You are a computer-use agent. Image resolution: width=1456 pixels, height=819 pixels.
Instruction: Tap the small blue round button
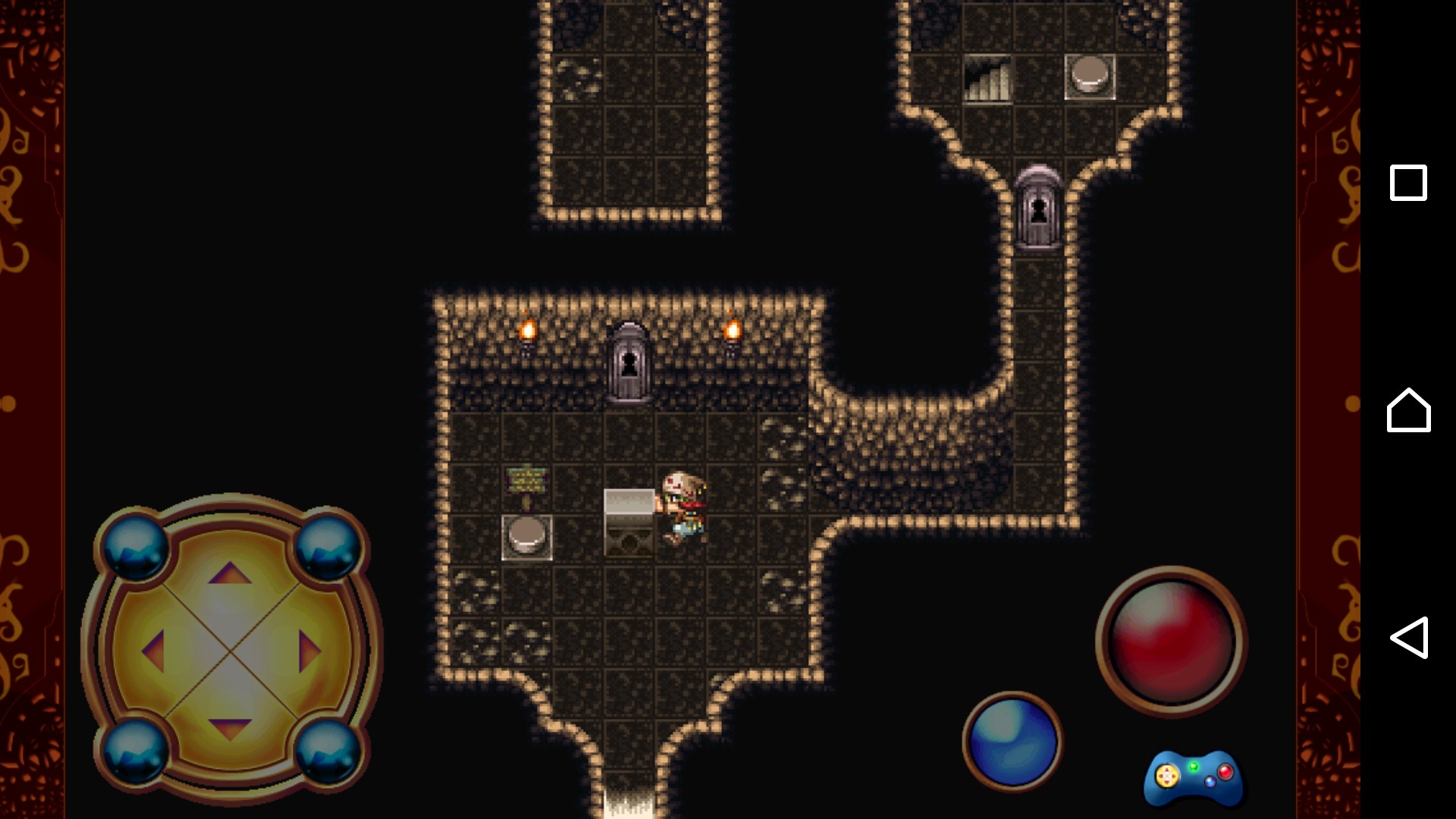tap(1012, 741)
